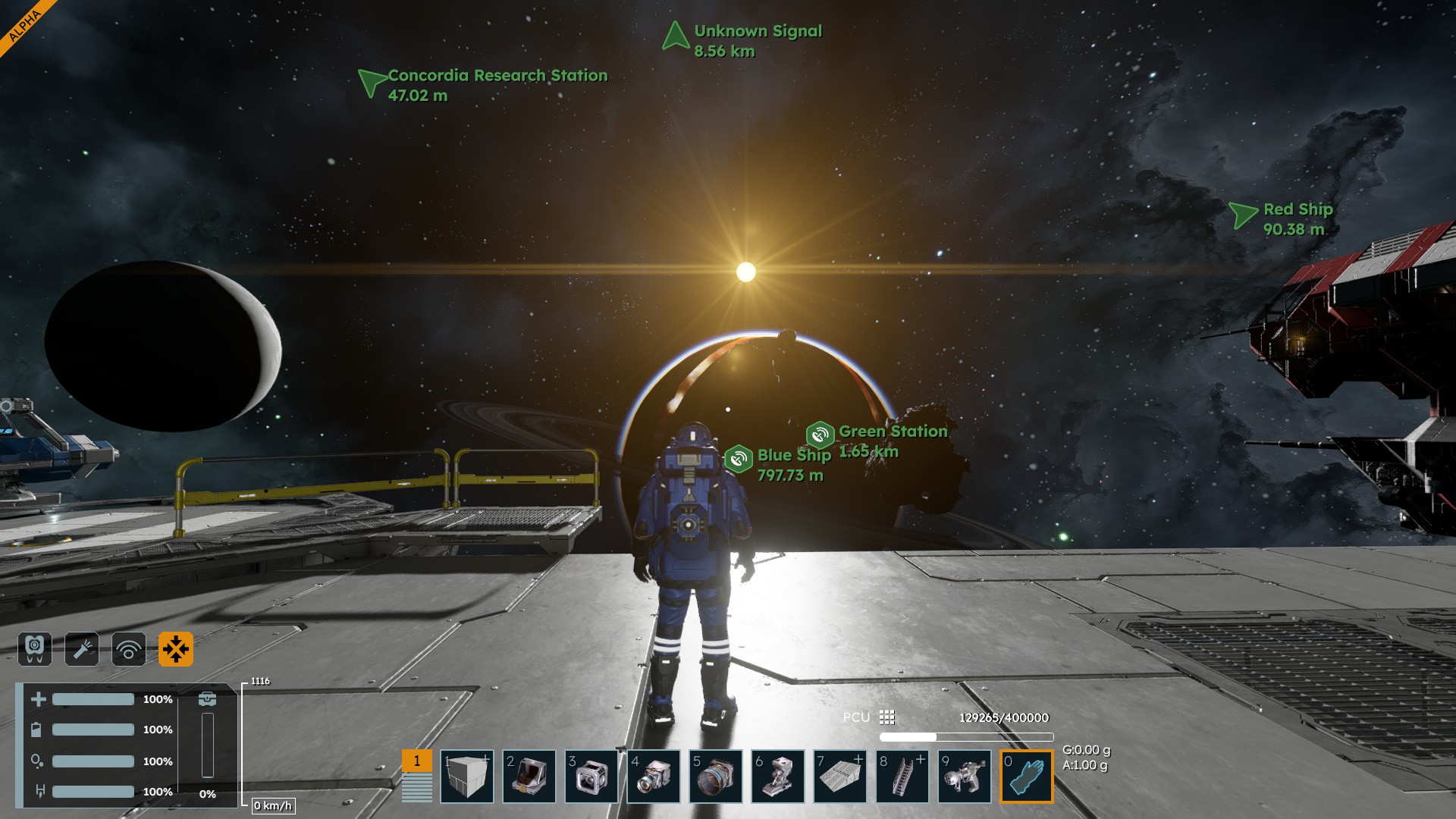Choose the stairs block in slot 8
Screen dimensions: 1456x819
point(902,777)
